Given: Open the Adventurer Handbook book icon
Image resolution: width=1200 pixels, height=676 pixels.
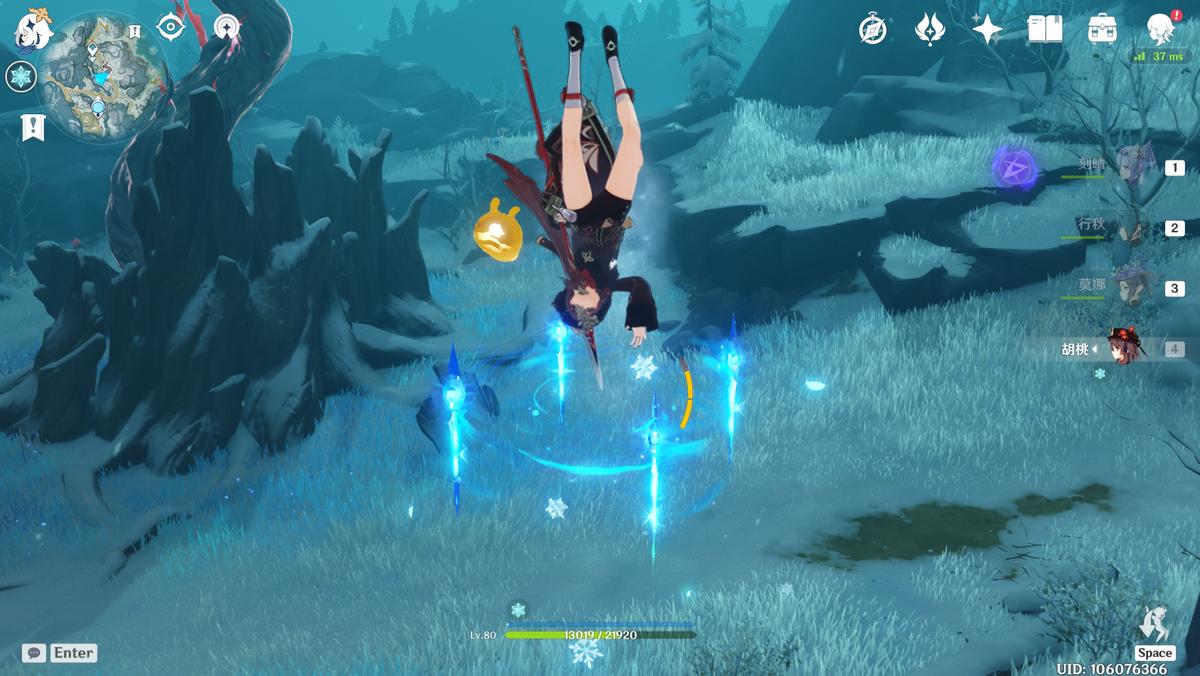Looking at the screenshot, I should [x=1045, y=30].
